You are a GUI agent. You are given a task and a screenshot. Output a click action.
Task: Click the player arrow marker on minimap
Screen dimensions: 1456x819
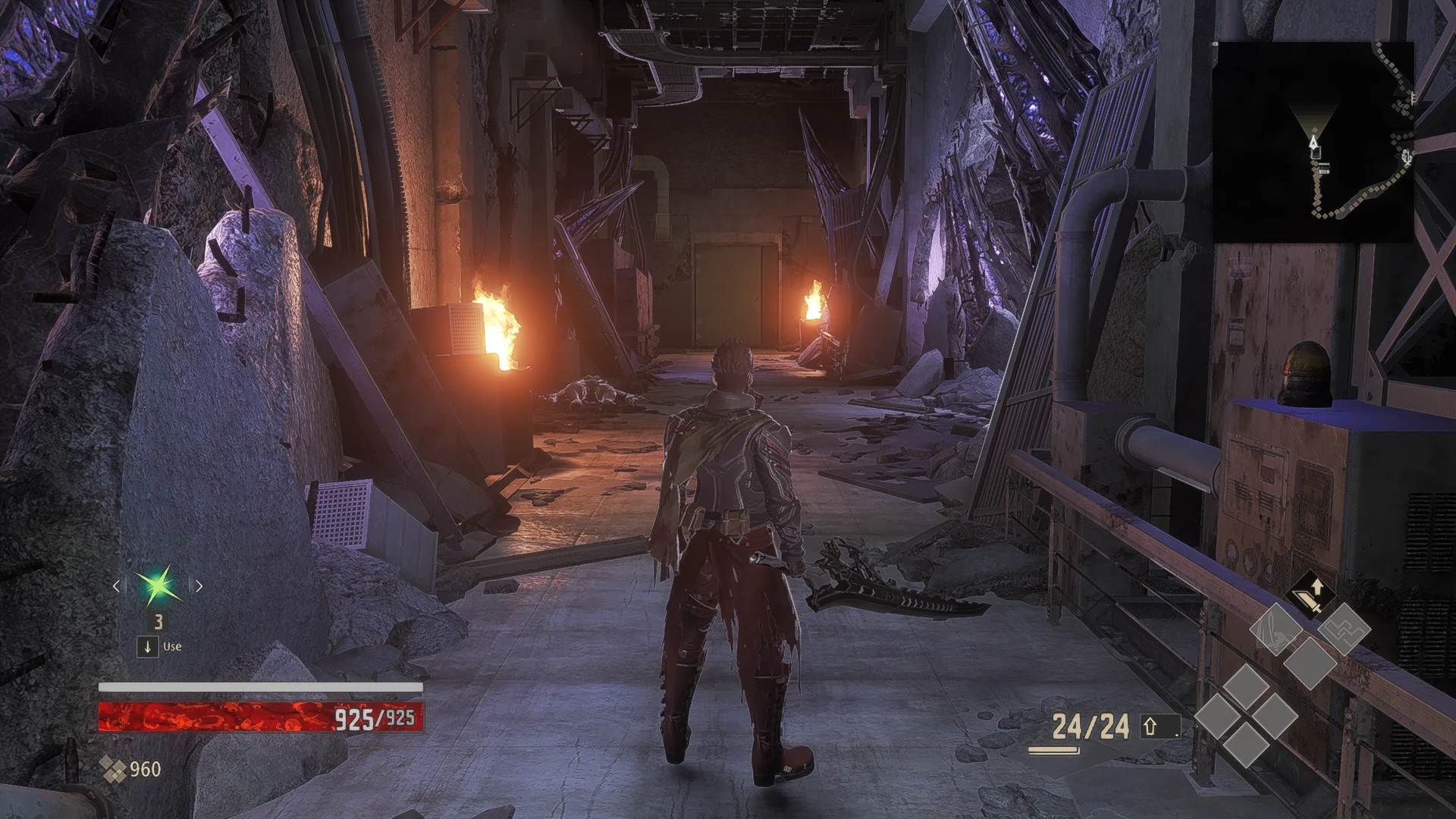coord(1313,142)
